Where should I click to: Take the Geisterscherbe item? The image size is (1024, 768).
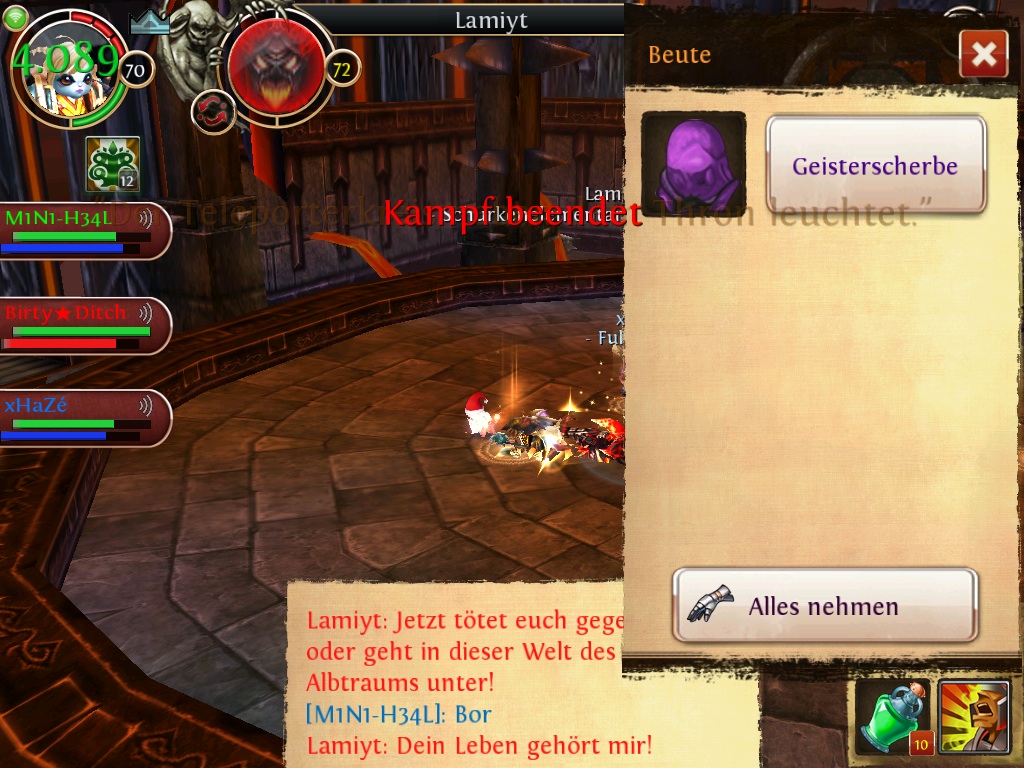[x=876, y=165]
